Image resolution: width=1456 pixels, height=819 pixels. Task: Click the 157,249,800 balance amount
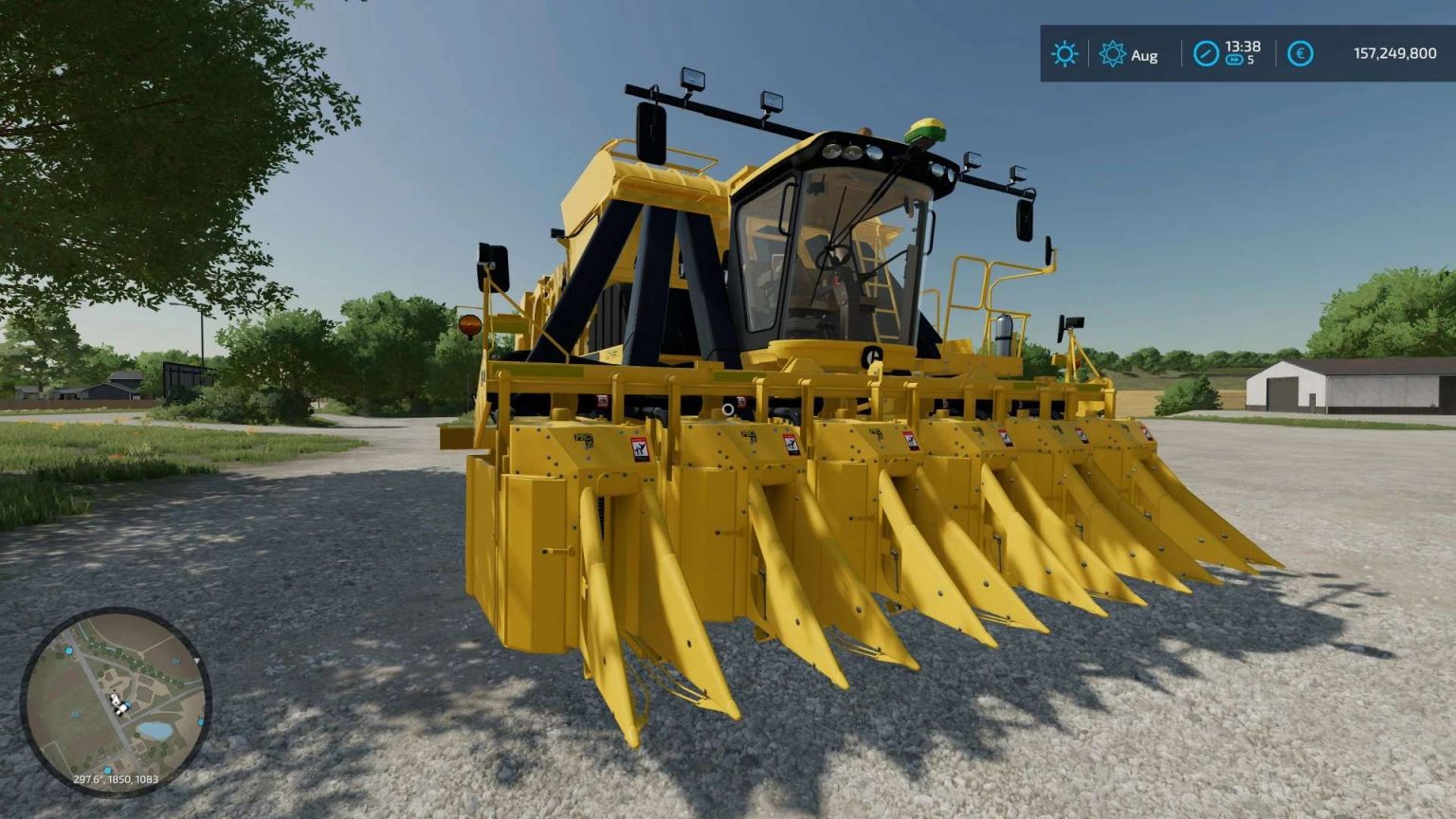click(x=1394, y=53)
